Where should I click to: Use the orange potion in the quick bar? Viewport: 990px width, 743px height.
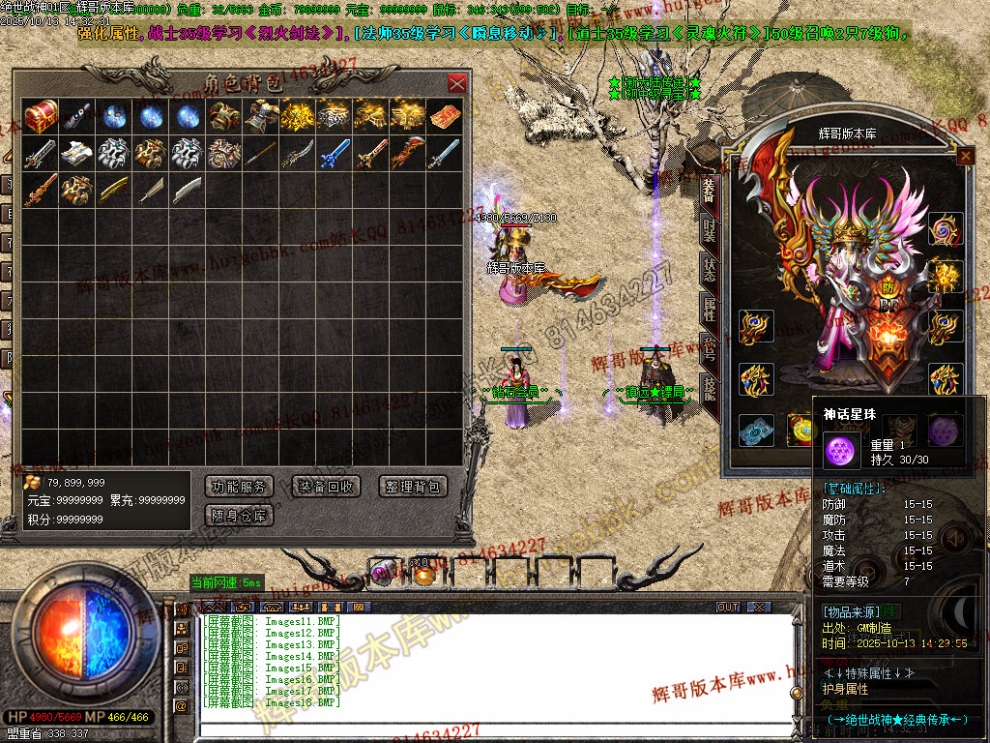(x=424, y=574)
